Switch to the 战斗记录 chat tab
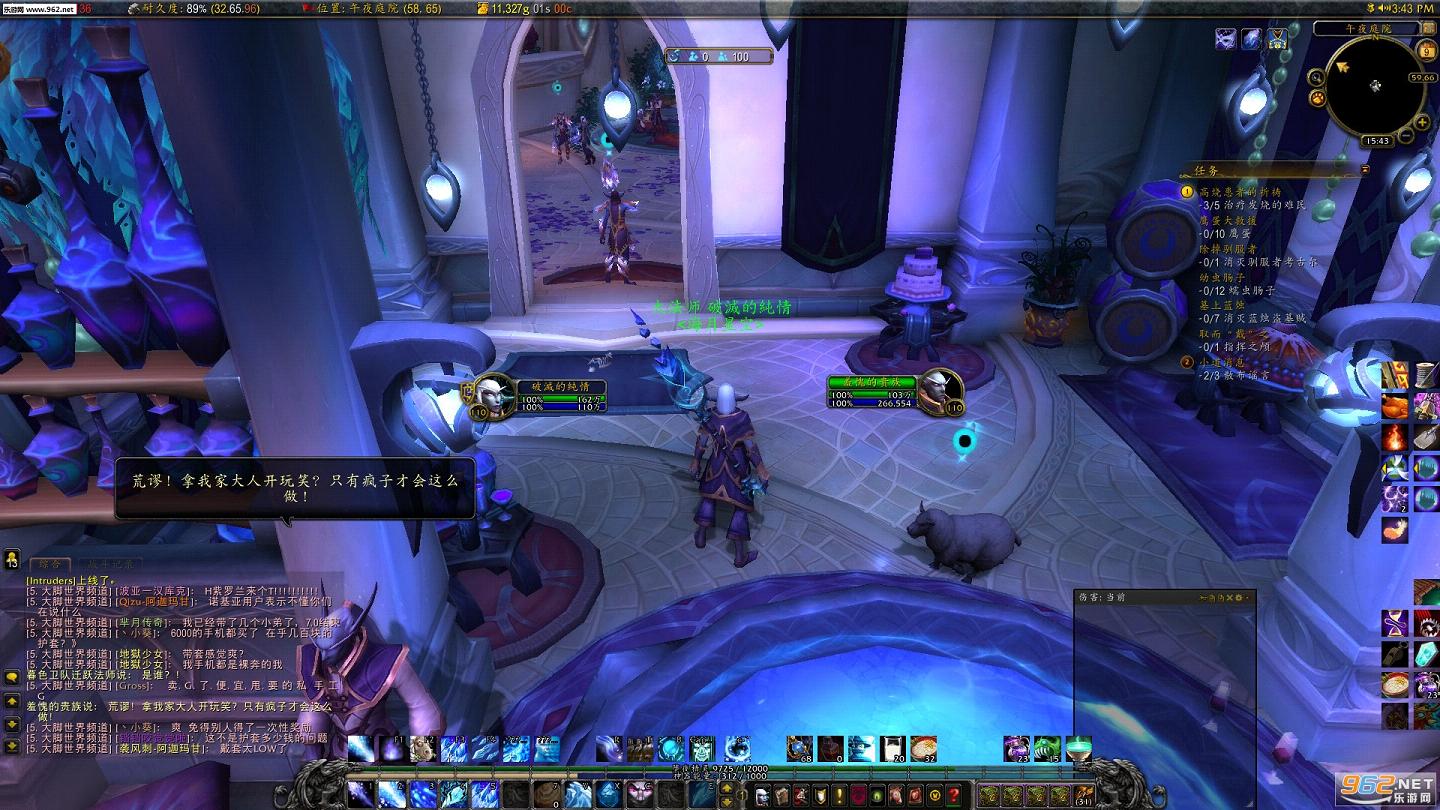This screenshot has width=1440, height=810. (108, 565)
